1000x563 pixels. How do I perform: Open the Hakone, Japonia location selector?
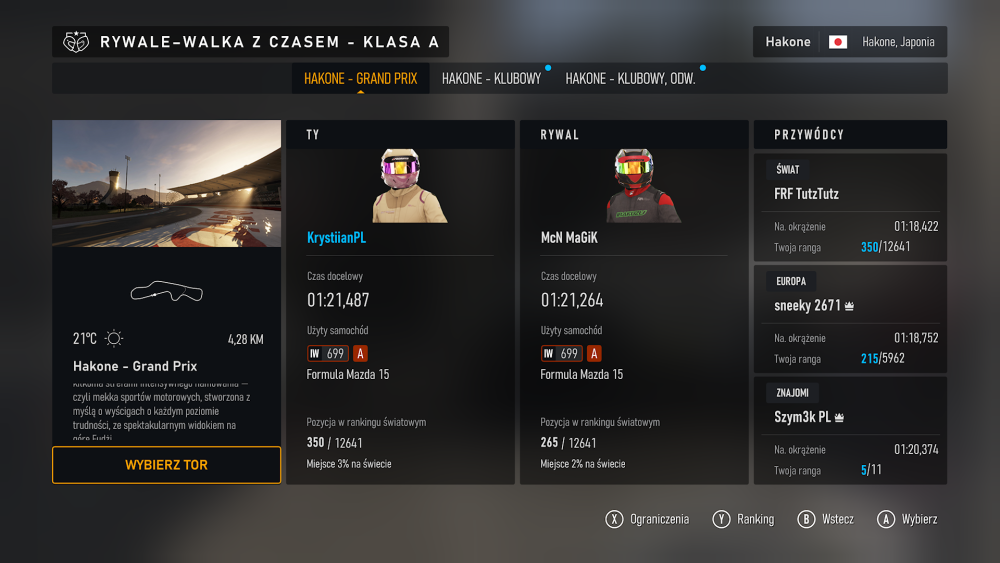pos(849,42)
